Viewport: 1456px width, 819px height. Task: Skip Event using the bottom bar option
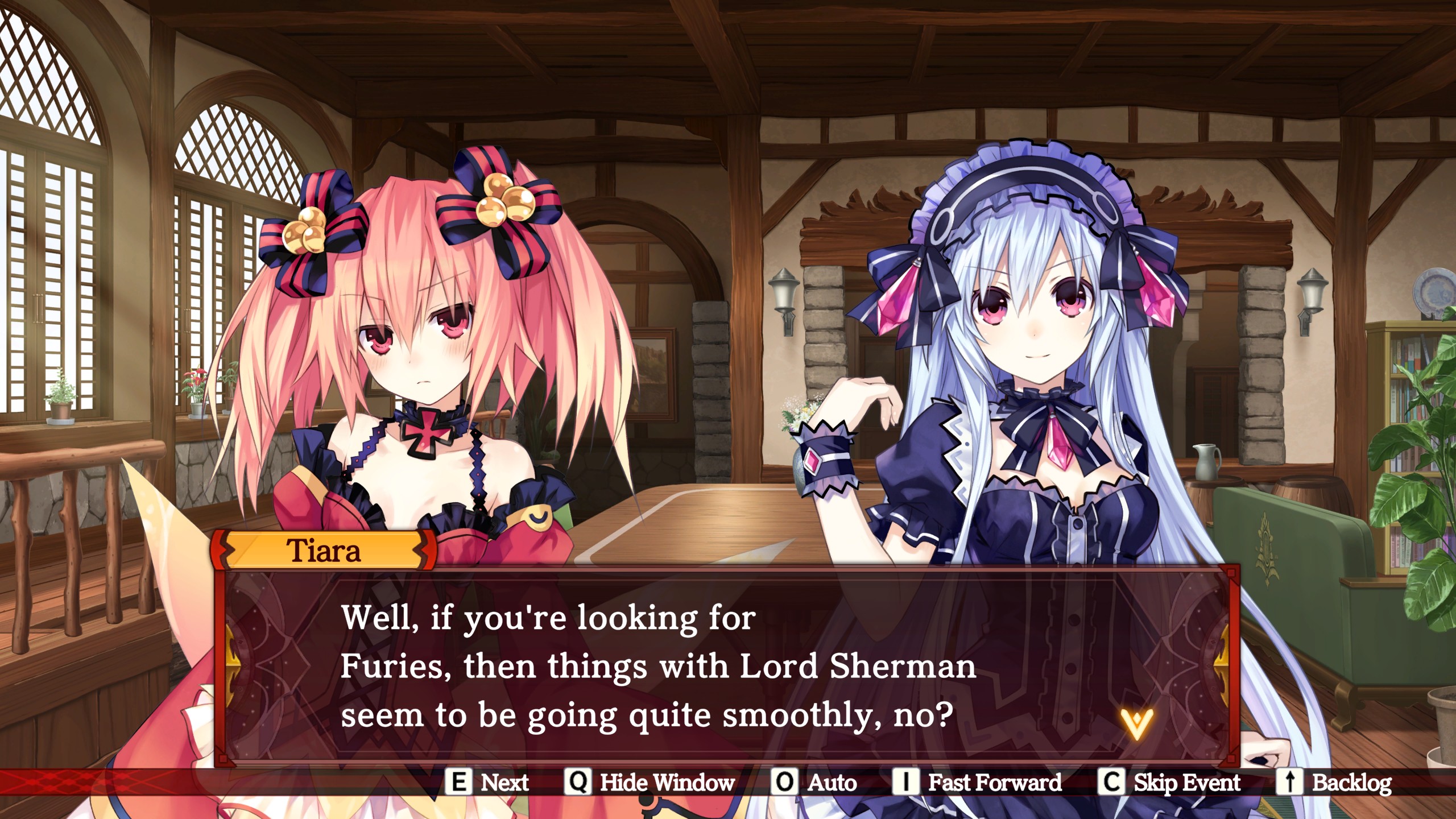1169,783
